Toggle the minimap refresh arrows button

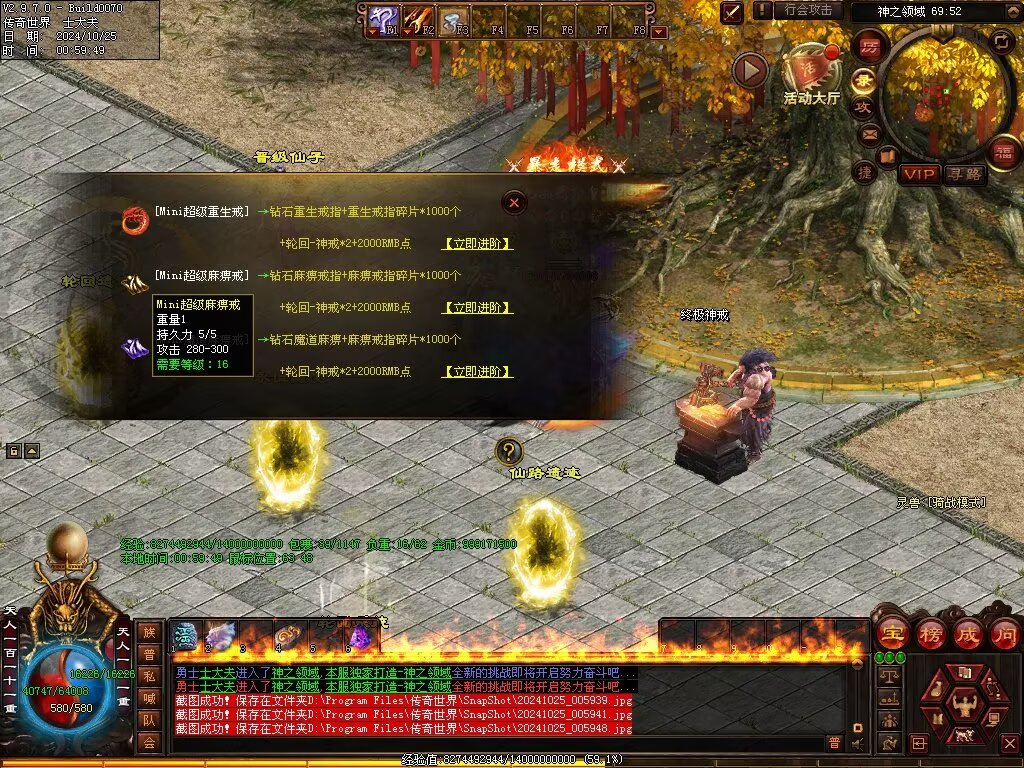click(1001, 41)
